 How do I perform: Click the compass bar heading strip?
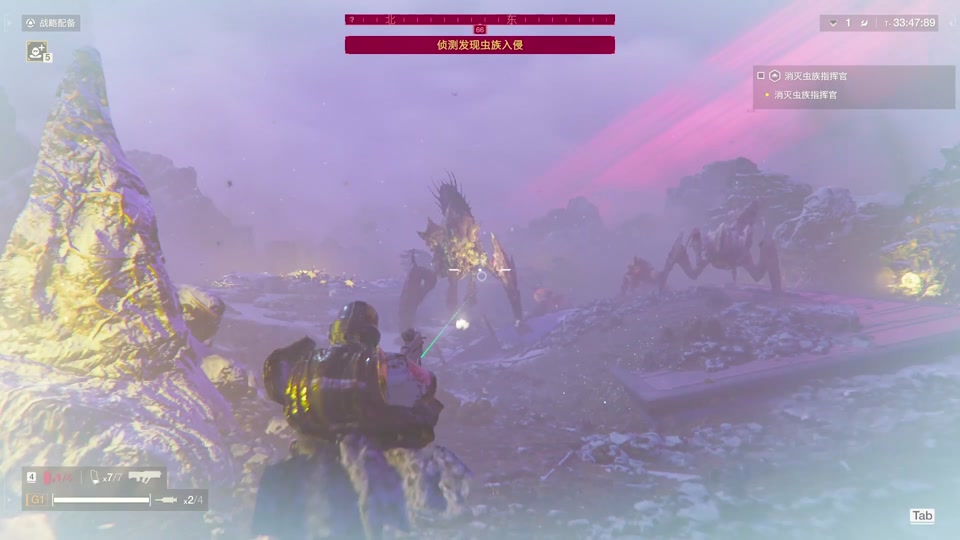[480, 19]
